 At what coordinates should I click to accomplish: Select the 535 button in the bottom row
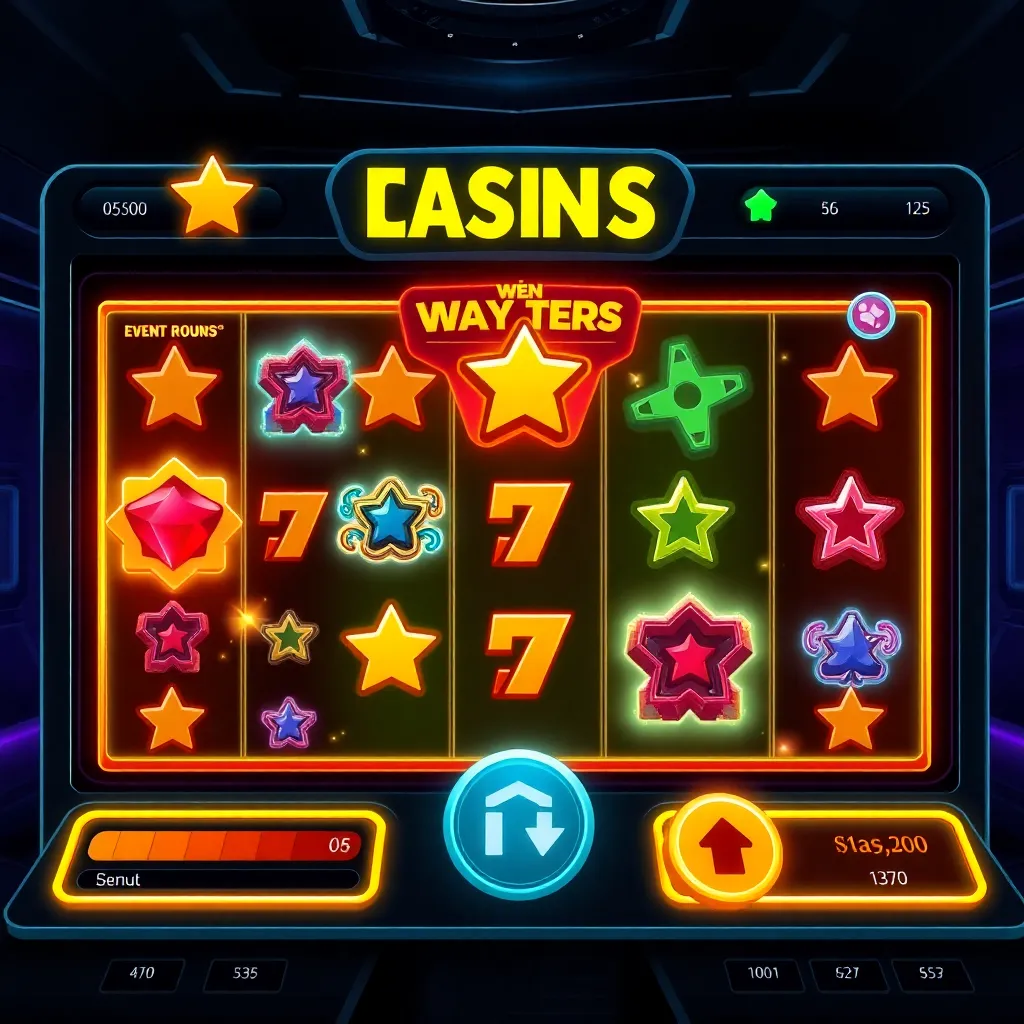coord(245,973)
